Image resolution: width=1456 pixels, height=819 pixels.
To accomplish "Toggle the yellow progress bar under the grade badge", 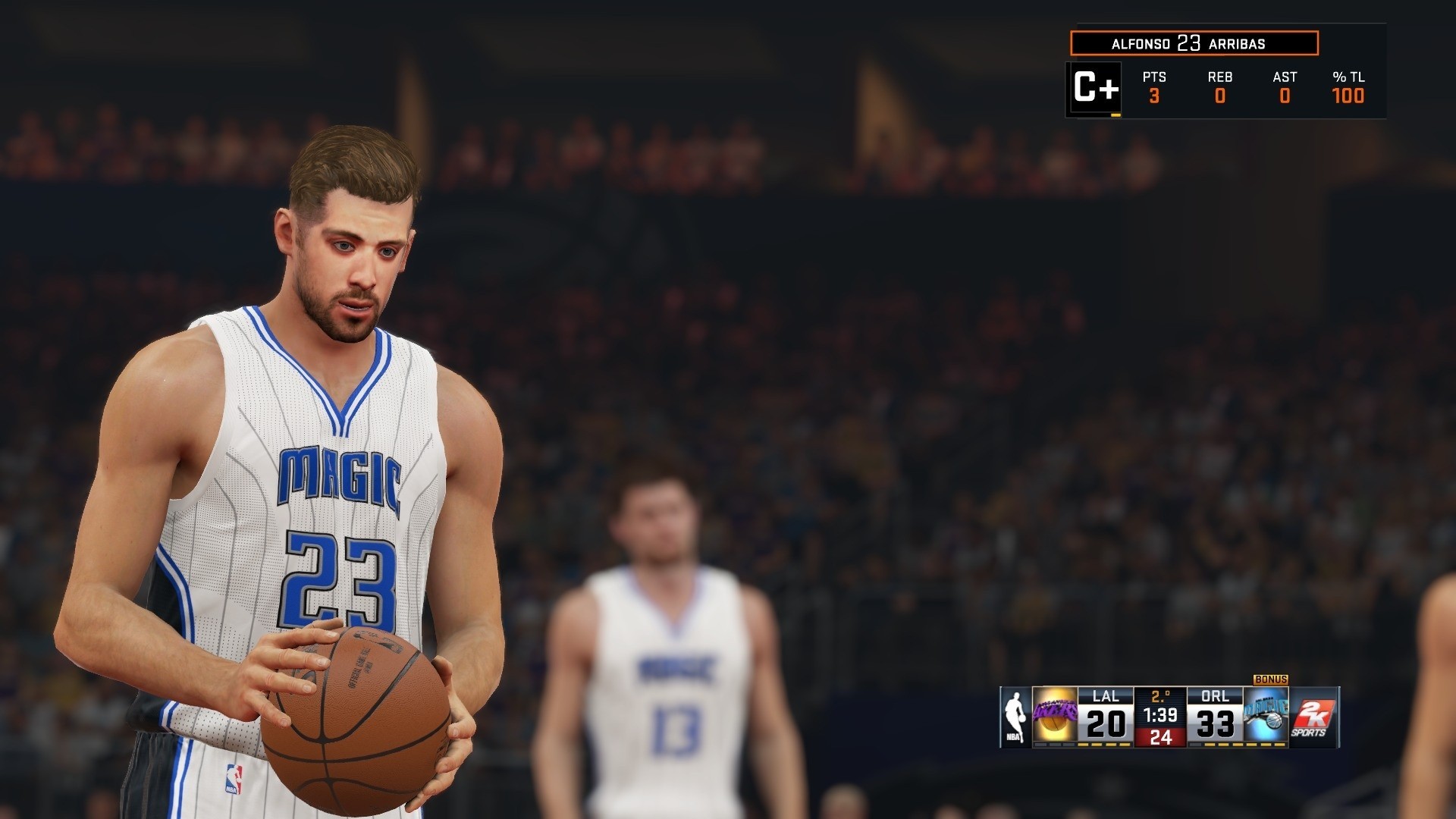I will pos(1116,115).
